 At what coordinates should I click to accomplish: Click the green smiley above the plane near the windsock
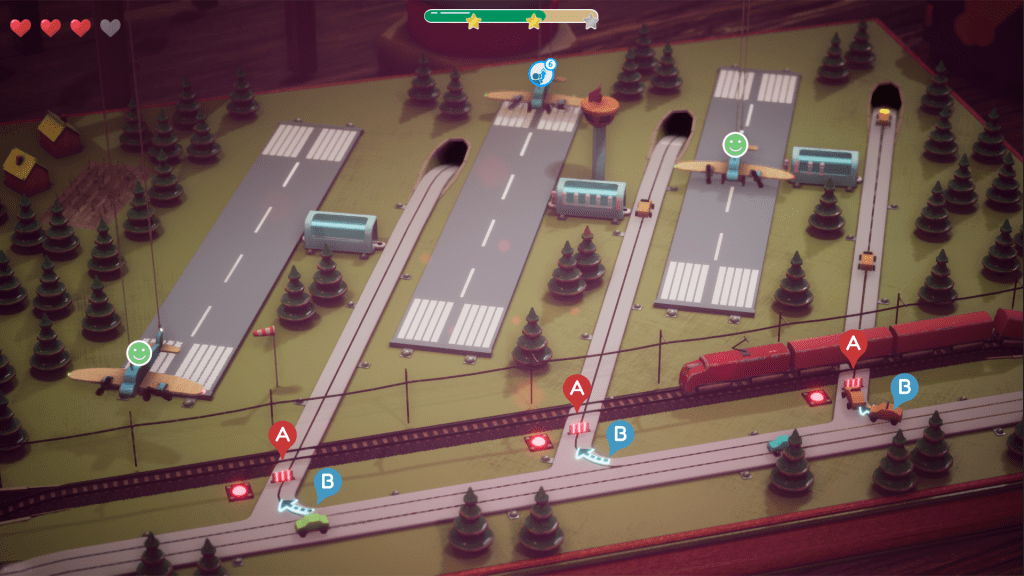(x=139, y=352)
